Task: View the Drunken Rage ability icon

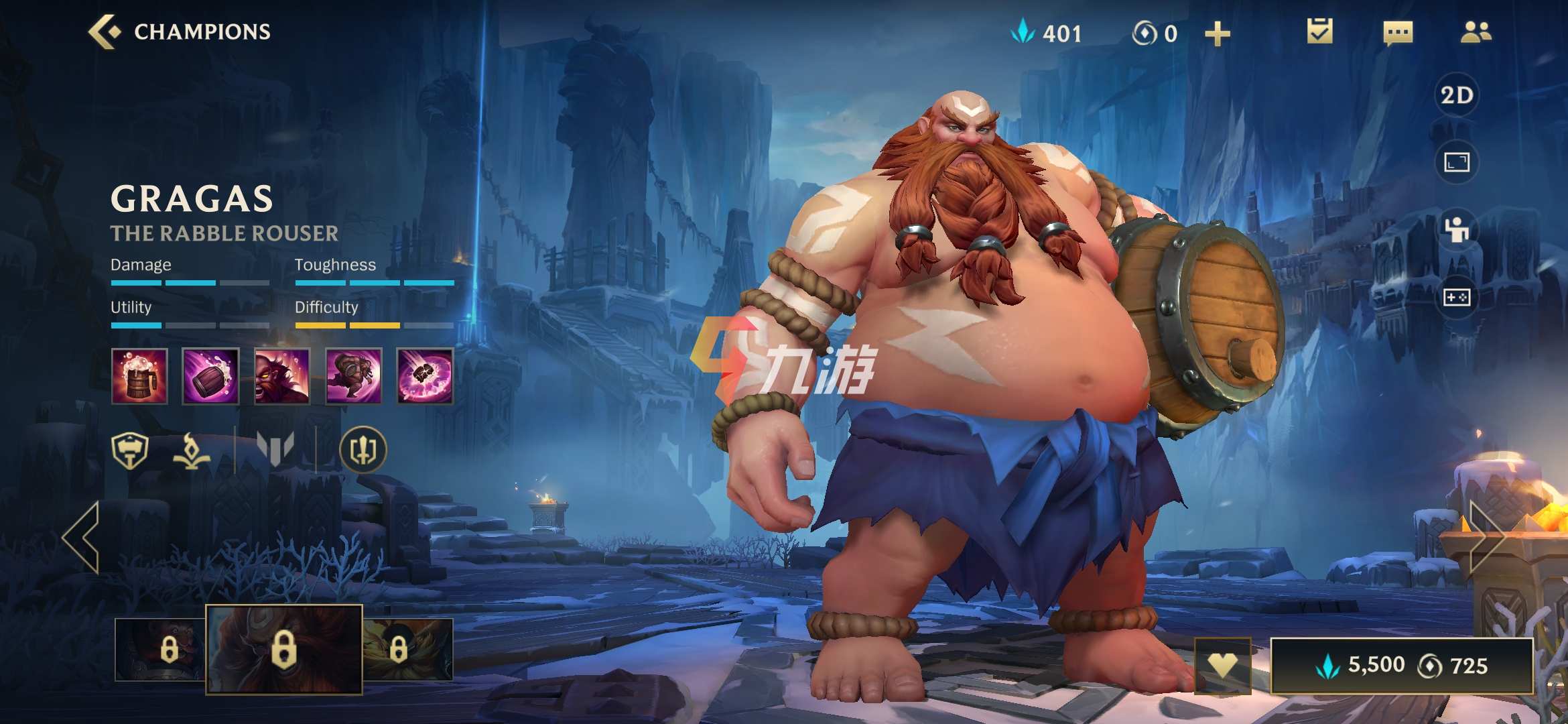Action: 282,376
